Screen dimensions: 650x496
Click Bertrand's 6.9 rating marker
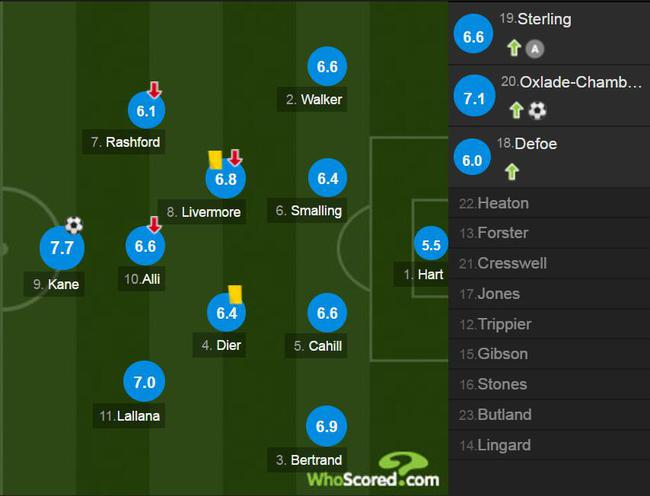click(x=327, y=427)
